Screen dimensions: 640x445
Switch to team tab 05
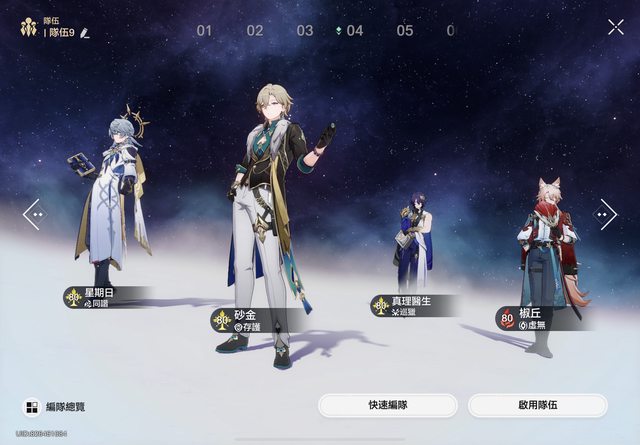404,31
